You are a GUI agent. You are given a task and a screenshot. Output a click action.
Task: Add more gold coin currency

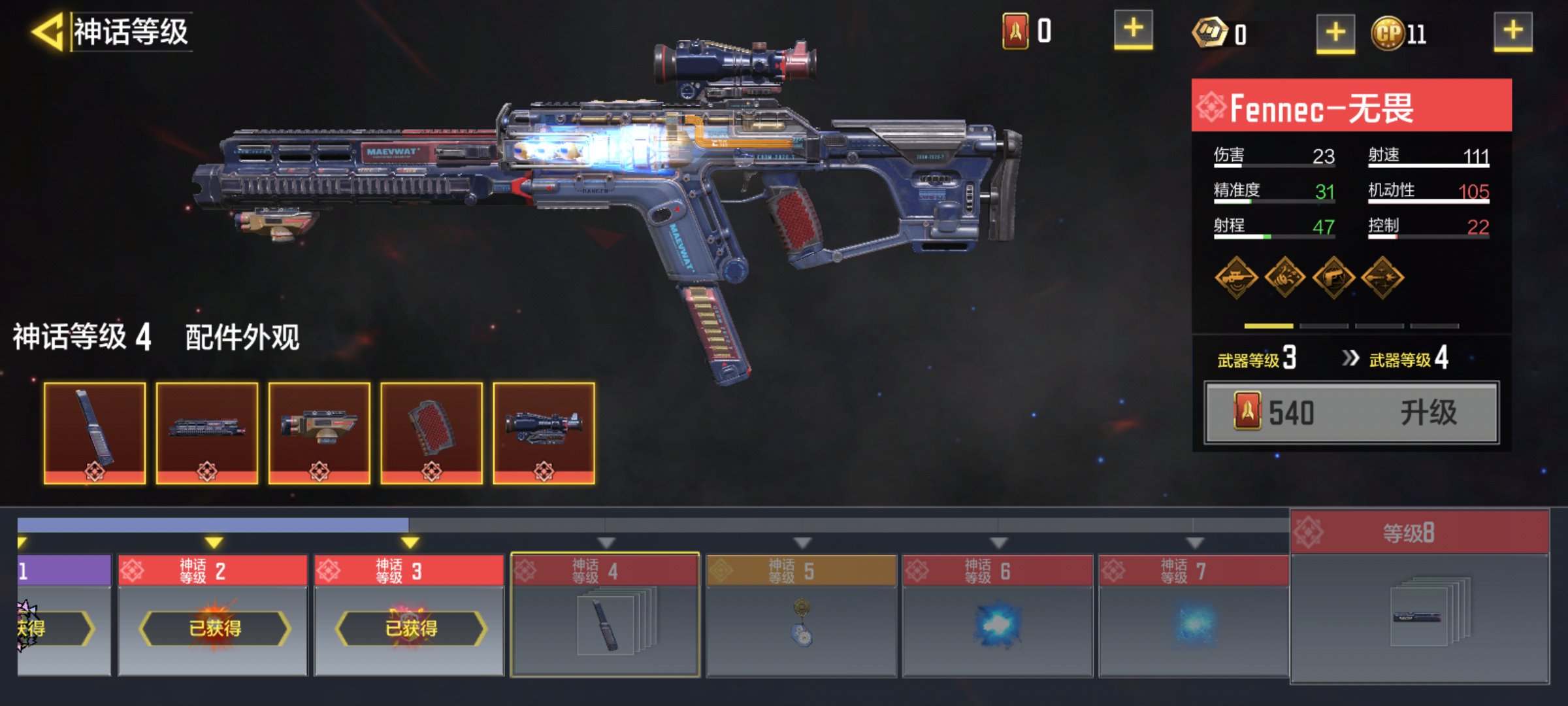coord(1335,33)
